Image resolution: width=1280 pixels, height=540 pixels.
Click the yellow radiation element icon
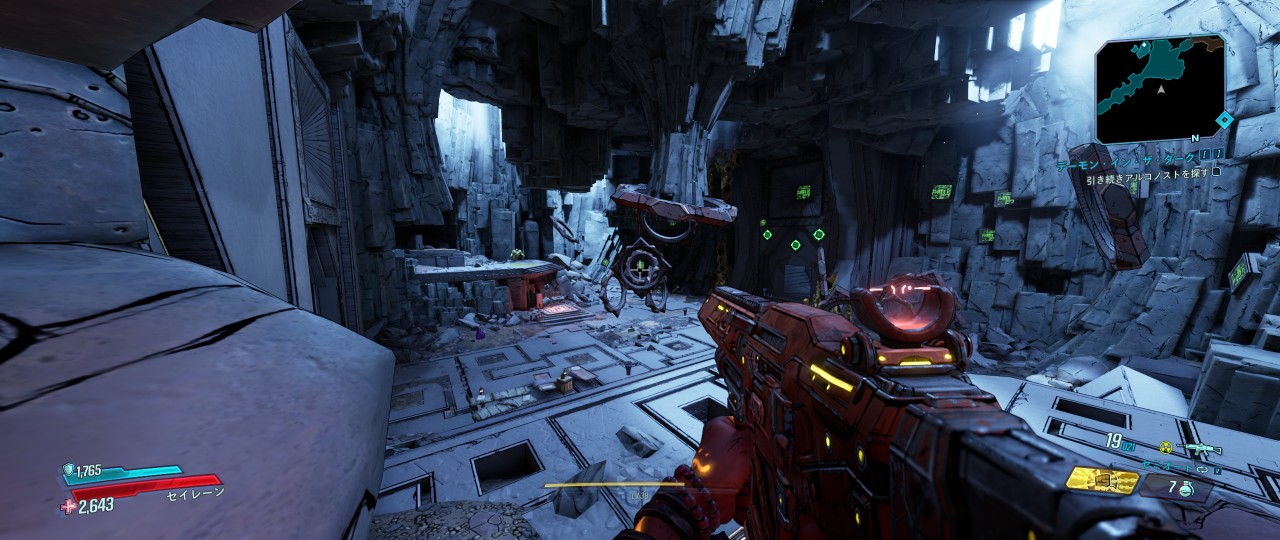tap(1164, 447)
